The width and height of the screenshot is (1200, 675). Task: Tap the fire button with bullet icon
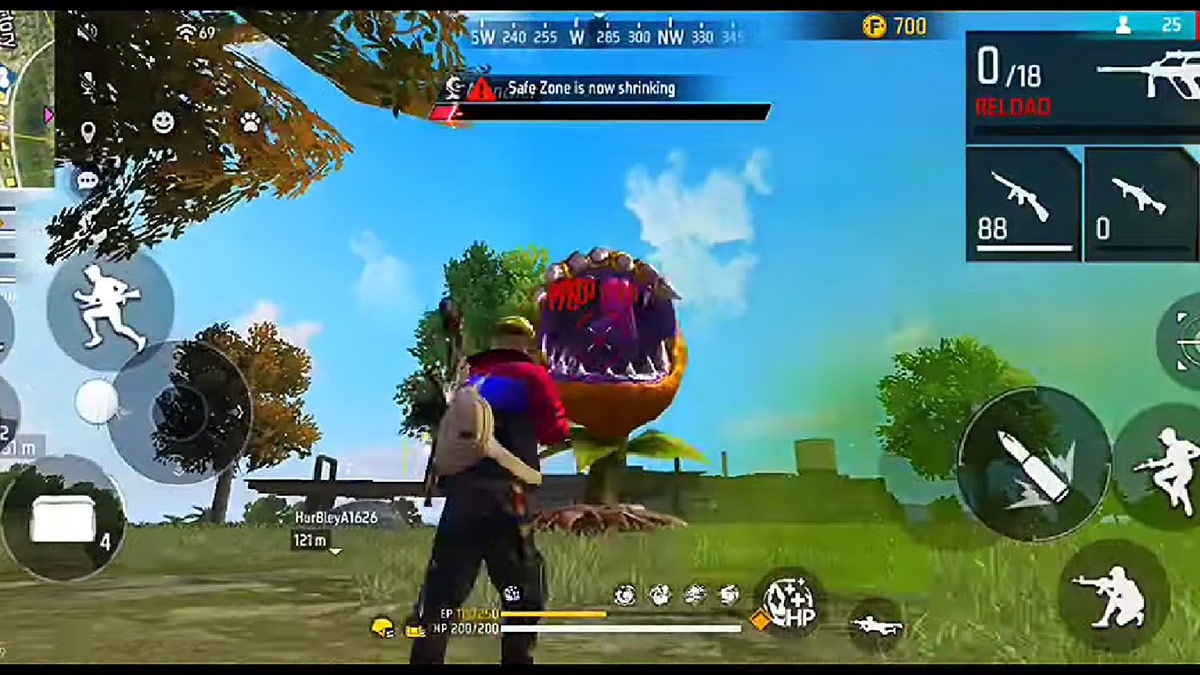click(1034, 464)
